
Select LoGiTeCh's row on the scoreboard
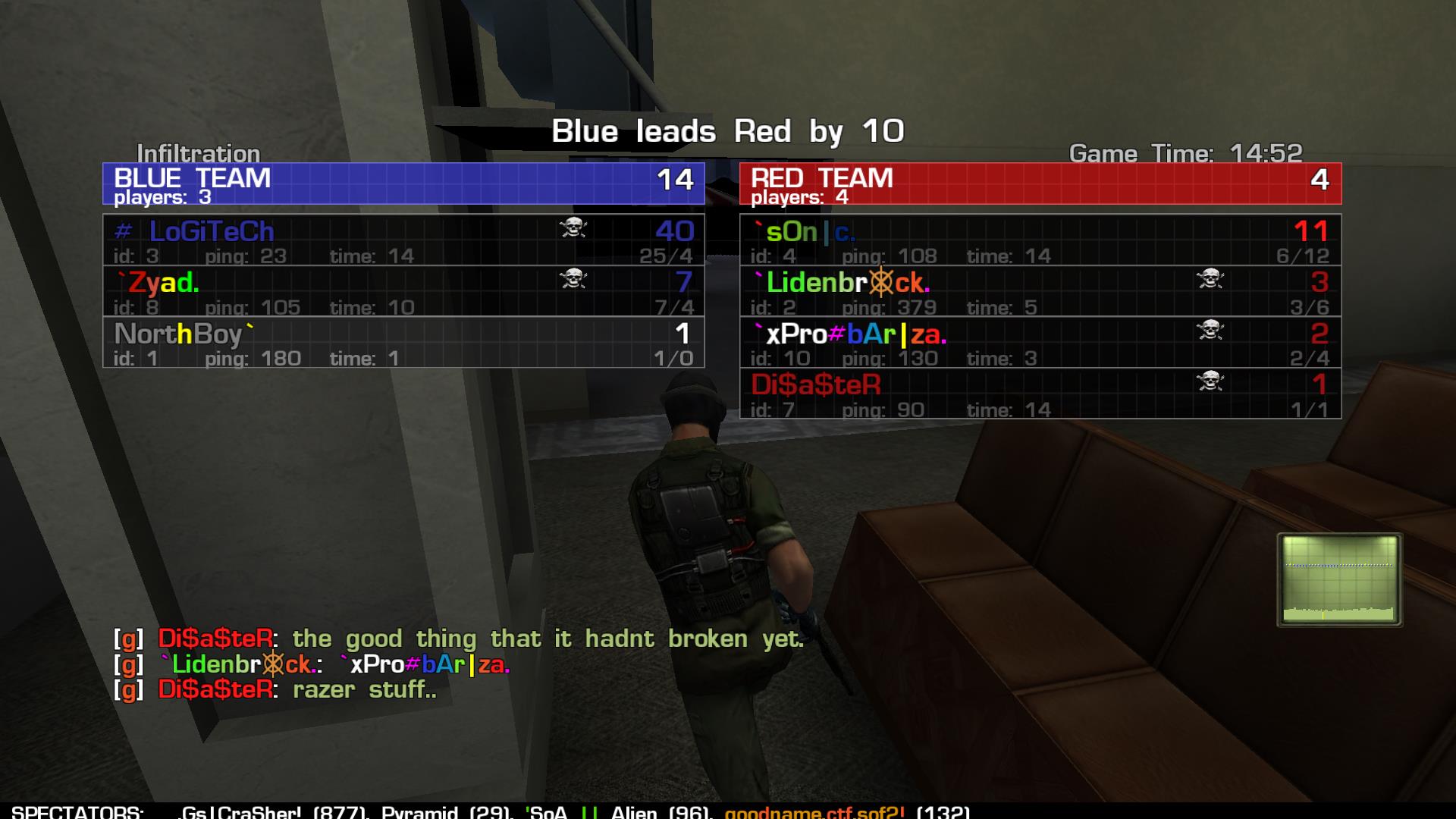tap(403, 240)
